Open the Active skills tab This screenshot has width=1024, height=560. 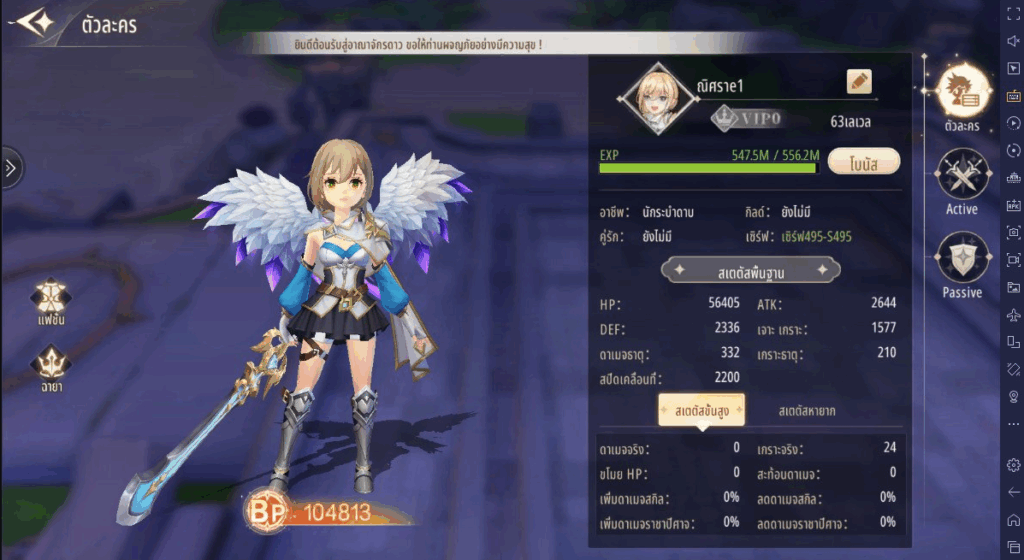(x=961, y=180)
